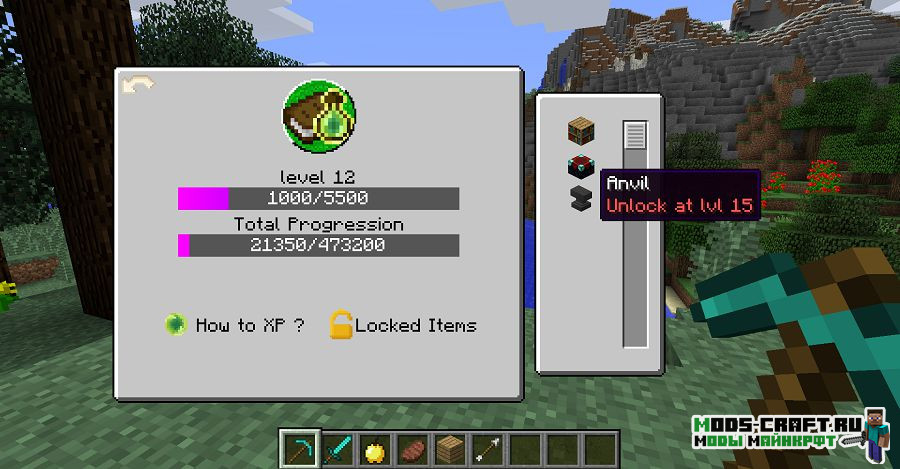The height and width of the screenshot is (469, 900).
Task: Click the locked items scrollbar handle
Action: coord(635,135)
